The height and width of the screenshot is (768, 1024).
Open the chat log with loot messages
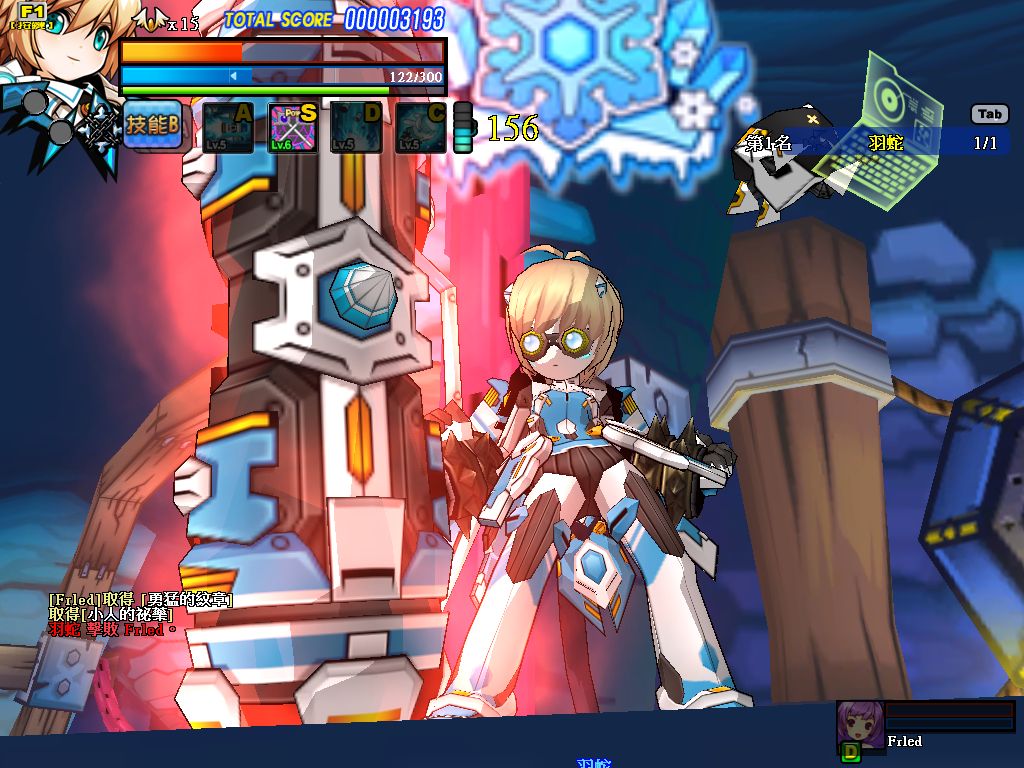click(x=140, y=614)
